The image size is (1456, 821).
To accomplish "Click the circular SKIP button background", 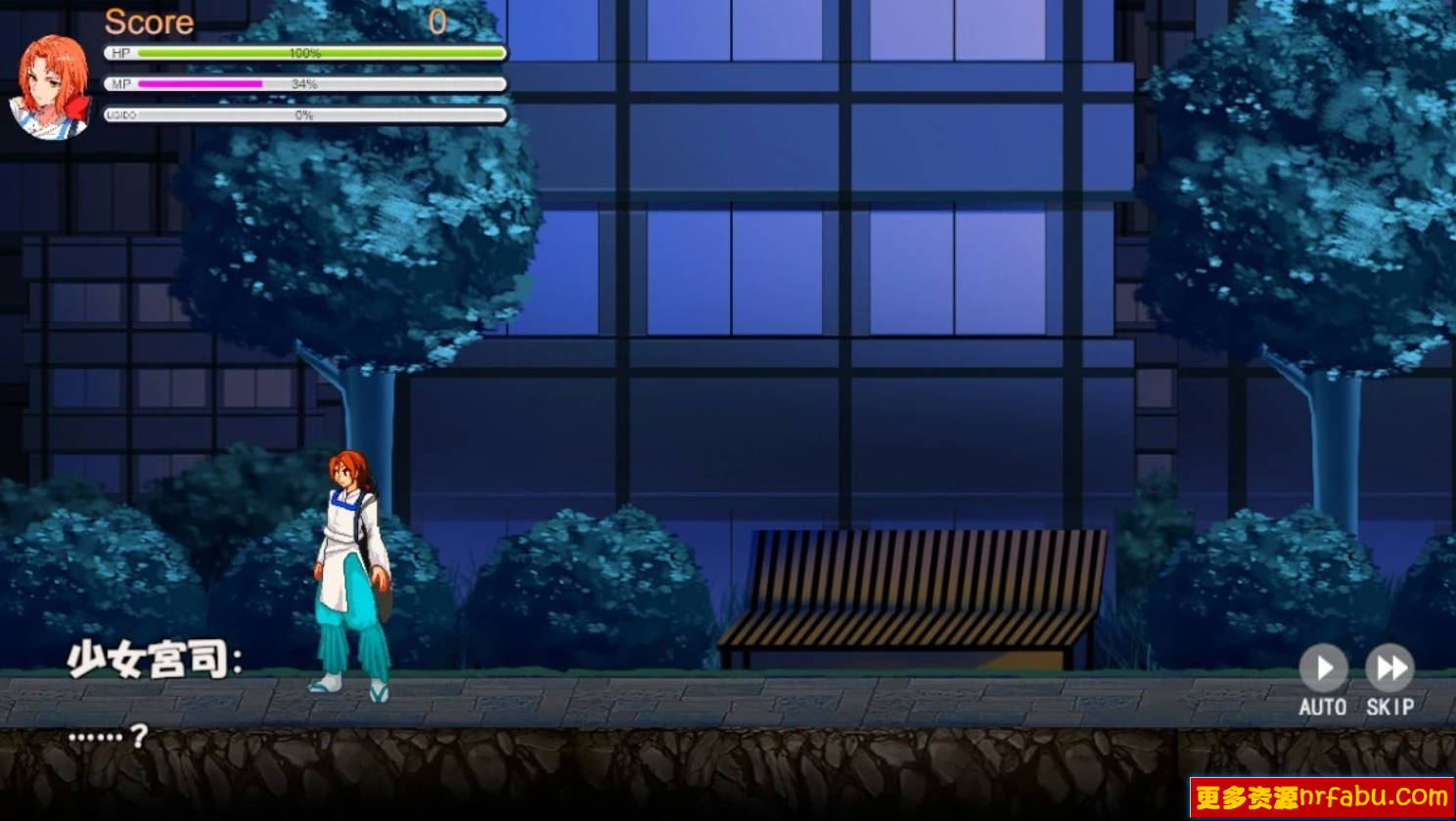I will (1389, 668).
